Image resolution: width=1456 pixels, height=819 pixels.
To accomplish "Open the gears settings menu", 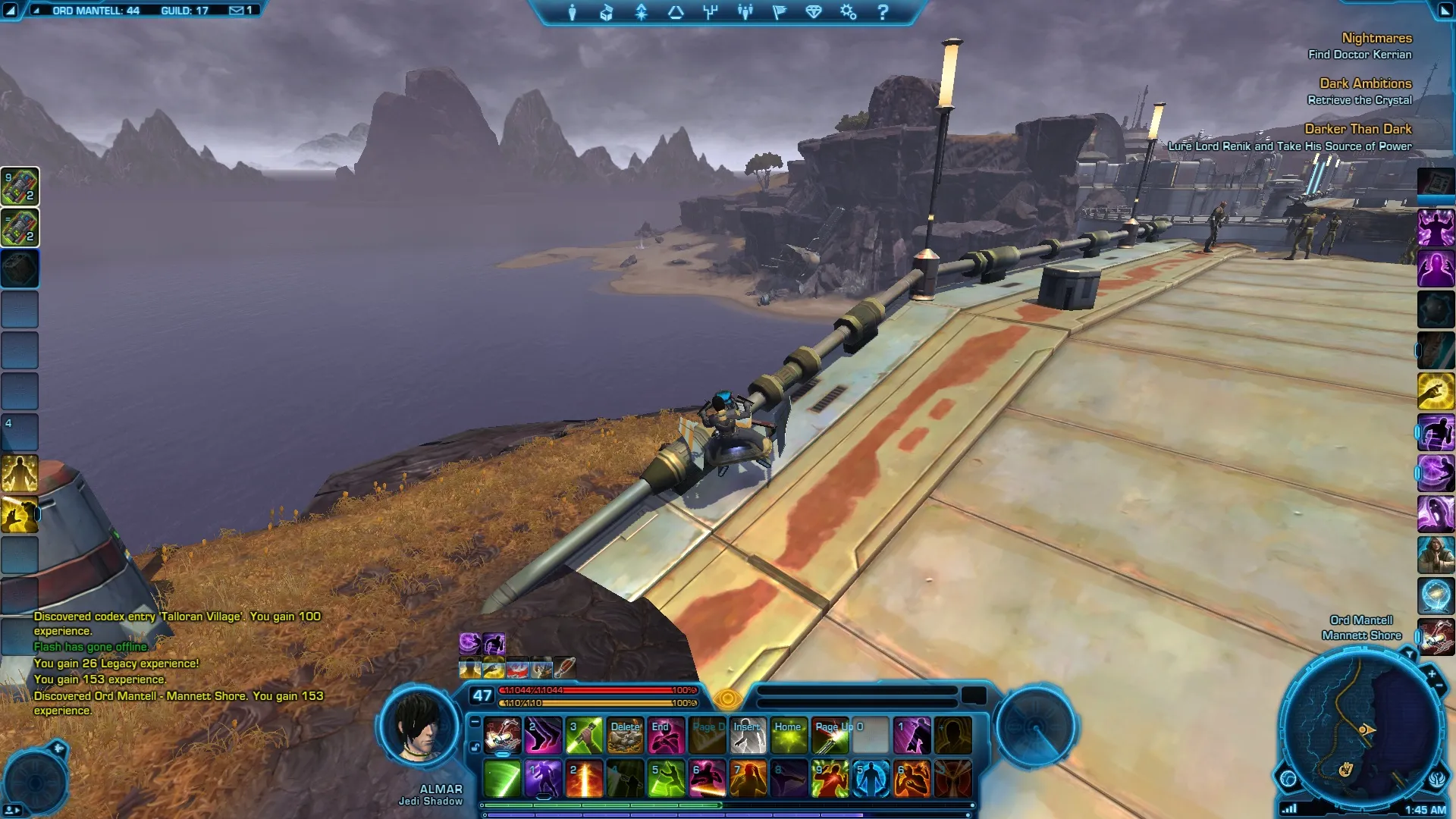I will pyautogui.click(x=848, y=12).
